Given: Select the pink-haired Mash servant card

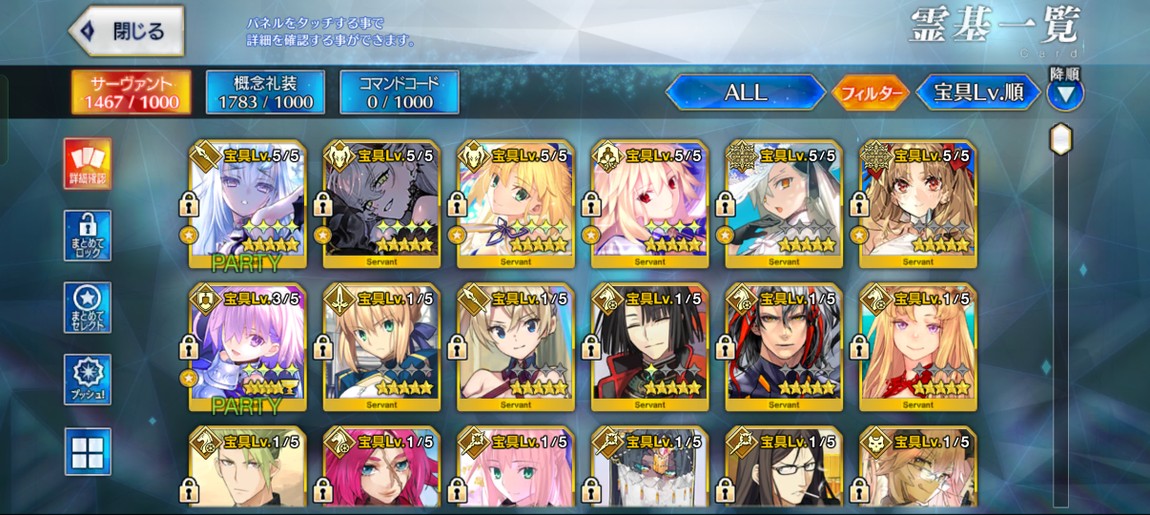Looking at the screenshot, I should pyautogui.click(x=247, y=346).
